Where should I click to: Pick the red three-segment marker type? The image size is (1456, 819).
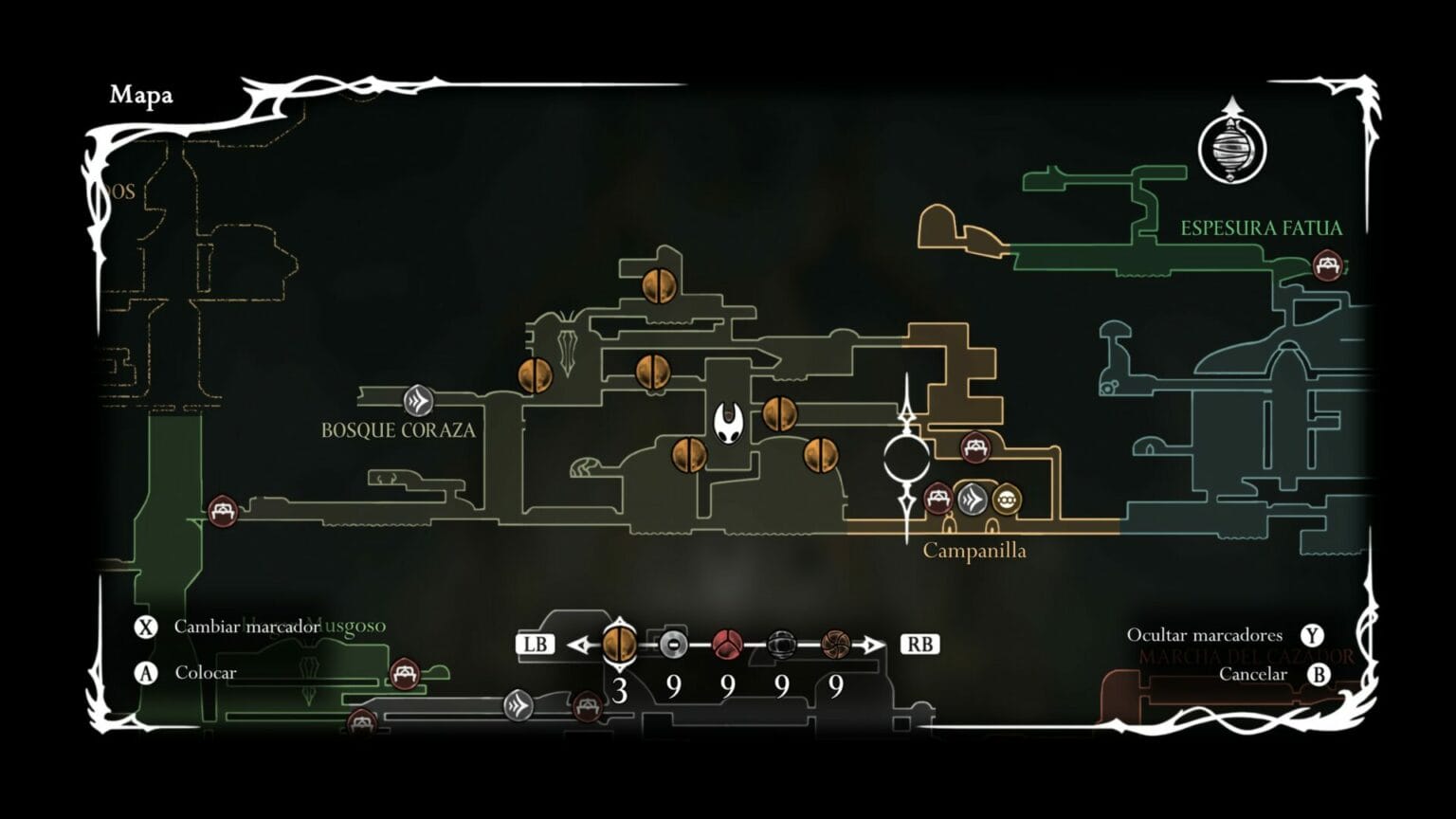pos(727,645)
